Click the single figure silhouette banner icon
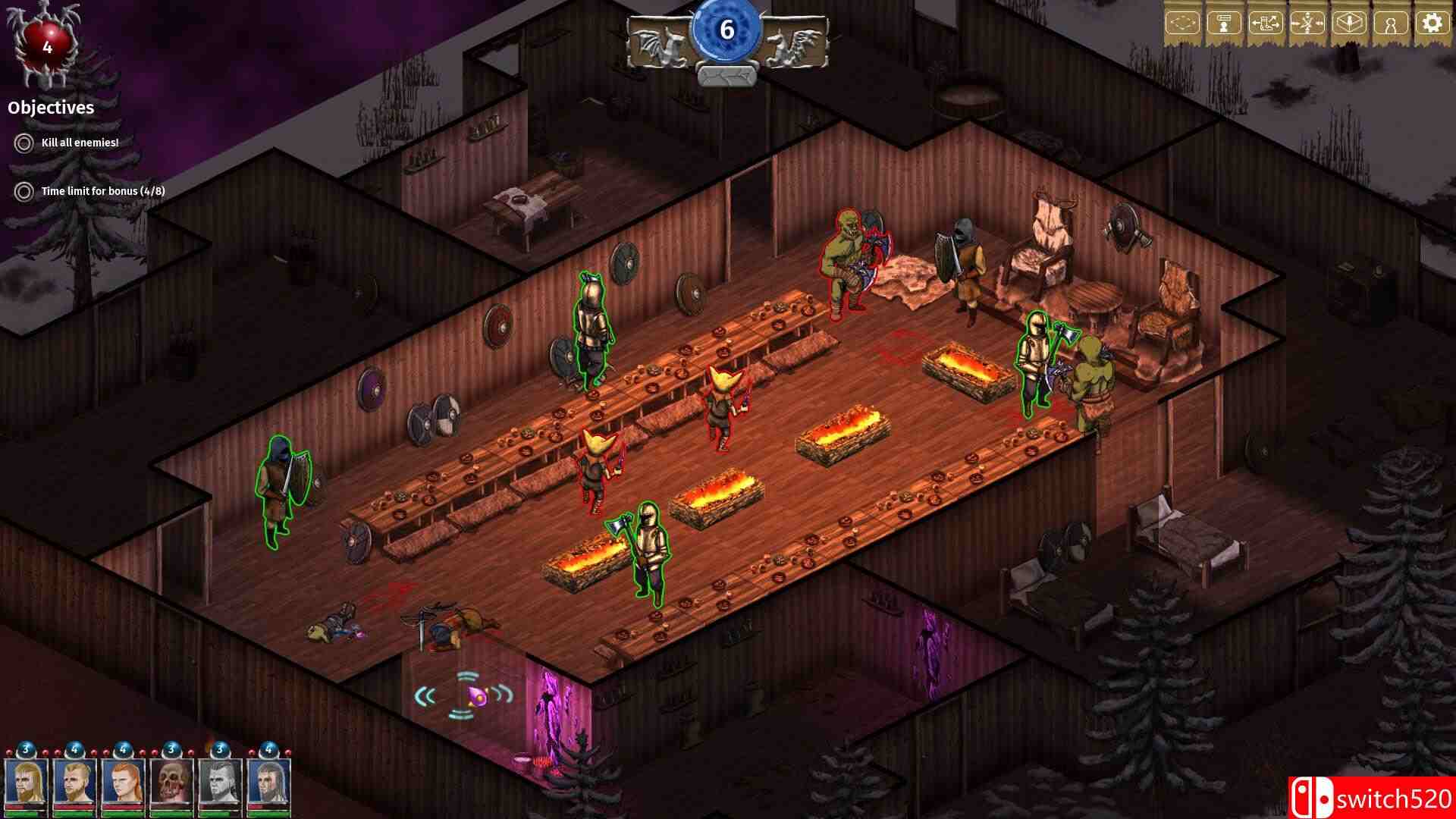This screenshot has height=819, width=1456. (1390, 24)
